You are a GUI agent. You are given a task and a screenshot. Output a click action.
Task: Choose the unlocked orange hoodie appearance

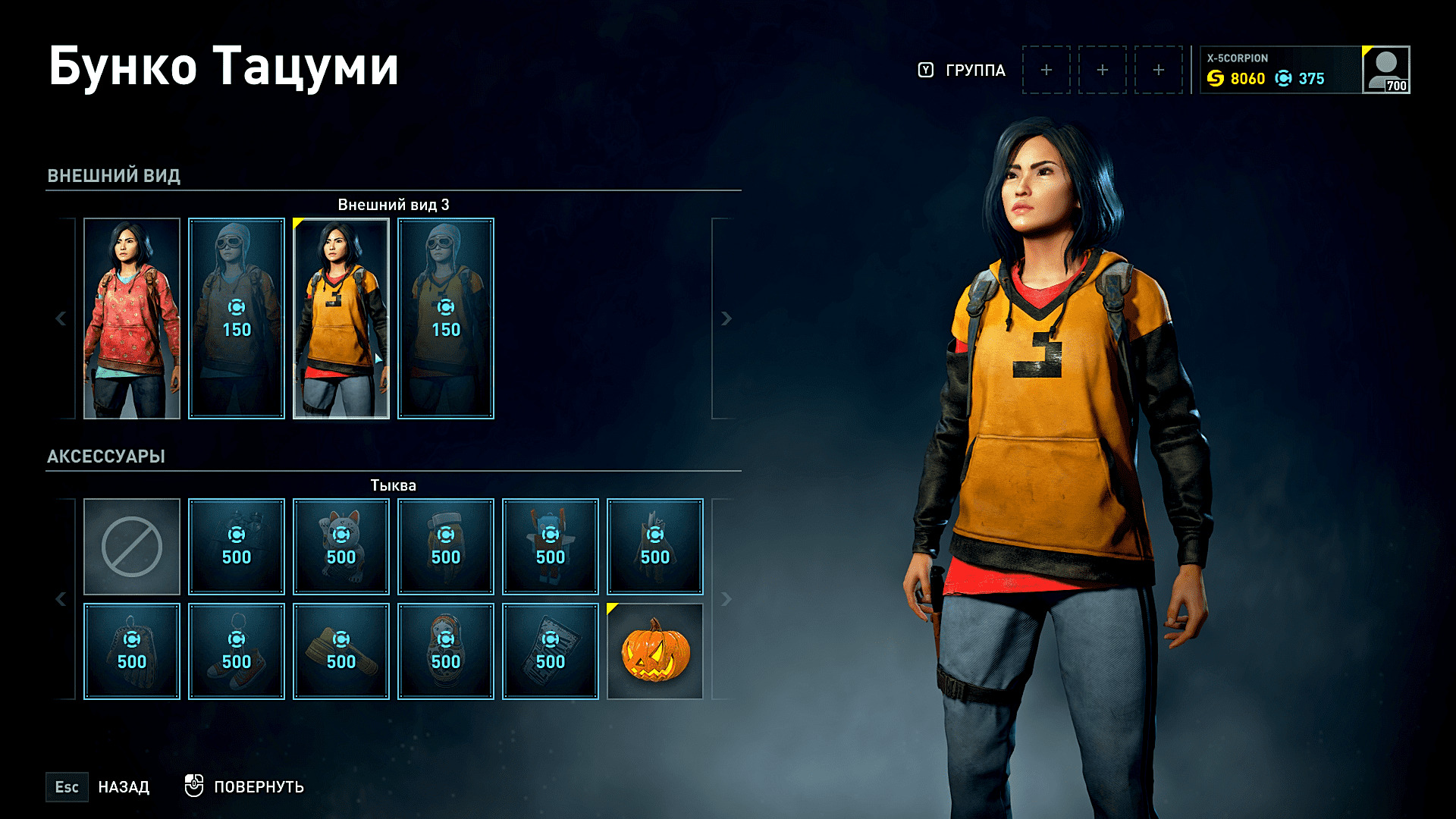341,318
